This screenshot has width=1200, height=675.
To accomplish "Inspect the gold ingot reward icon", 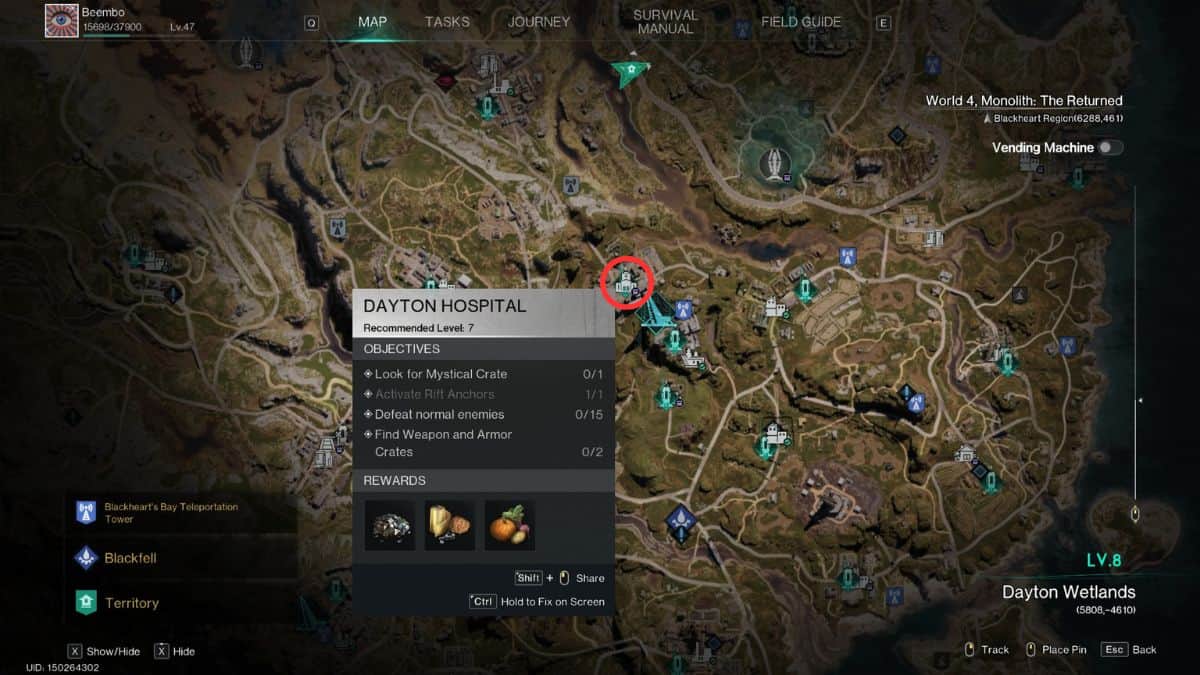I will (449, 525).
